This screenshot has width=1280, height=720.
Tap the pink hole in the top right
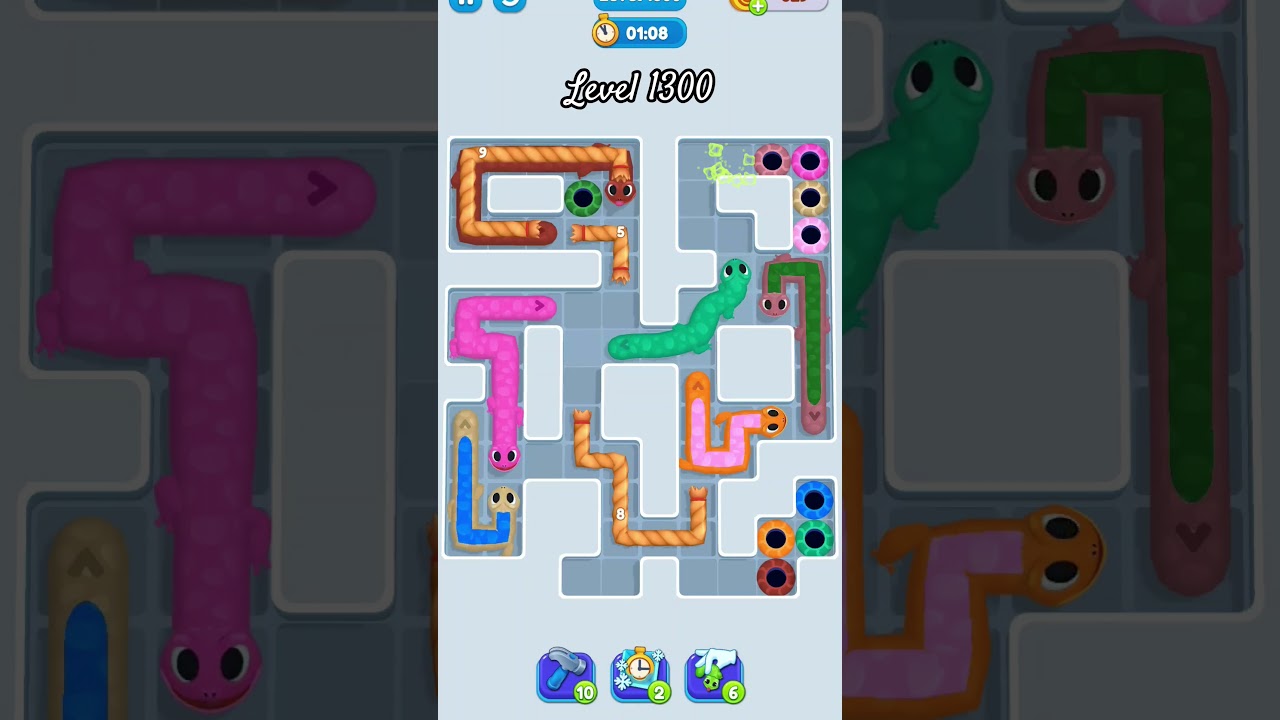[x=812, y=160]
